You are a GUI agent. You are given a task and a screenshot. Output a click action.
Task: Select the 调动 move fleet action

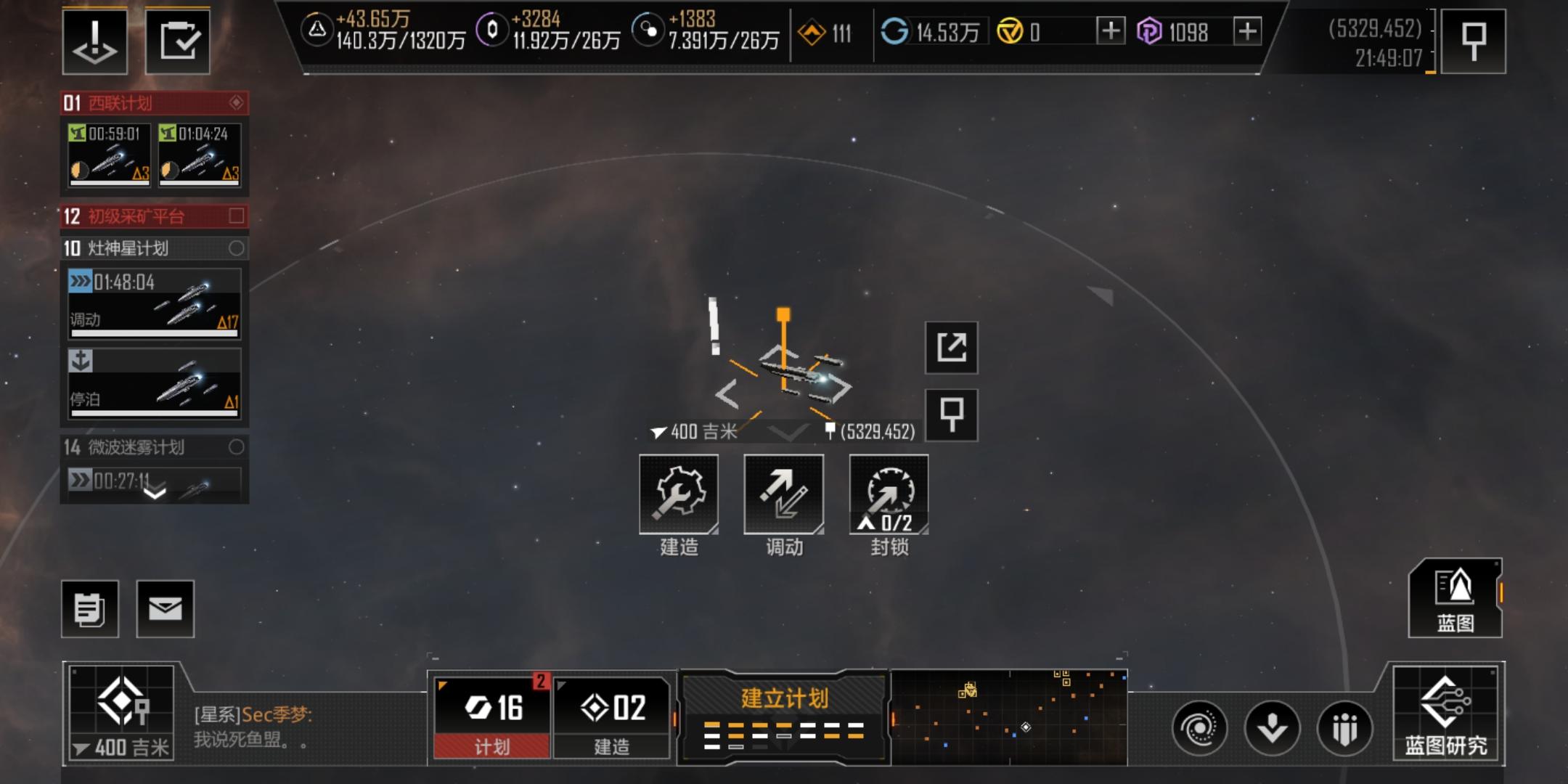[784, 495]
